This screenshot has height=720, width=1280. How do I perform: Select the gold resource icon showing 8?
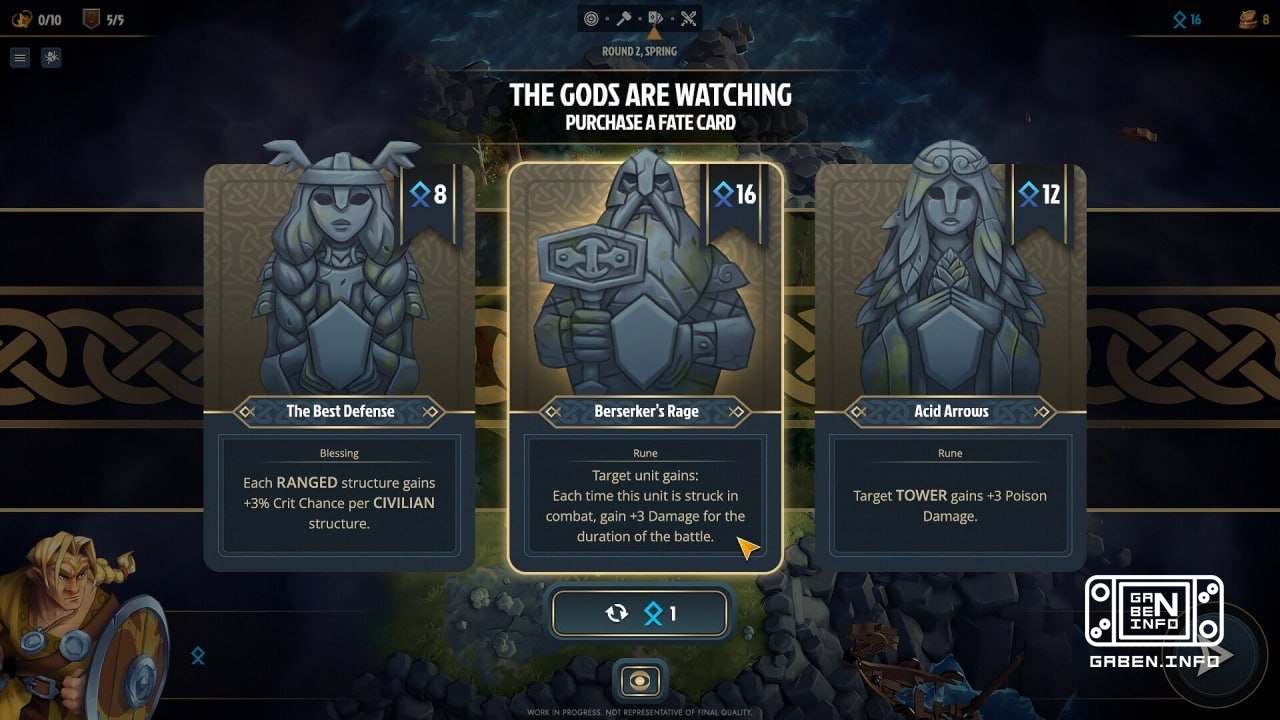point(1243,18)
